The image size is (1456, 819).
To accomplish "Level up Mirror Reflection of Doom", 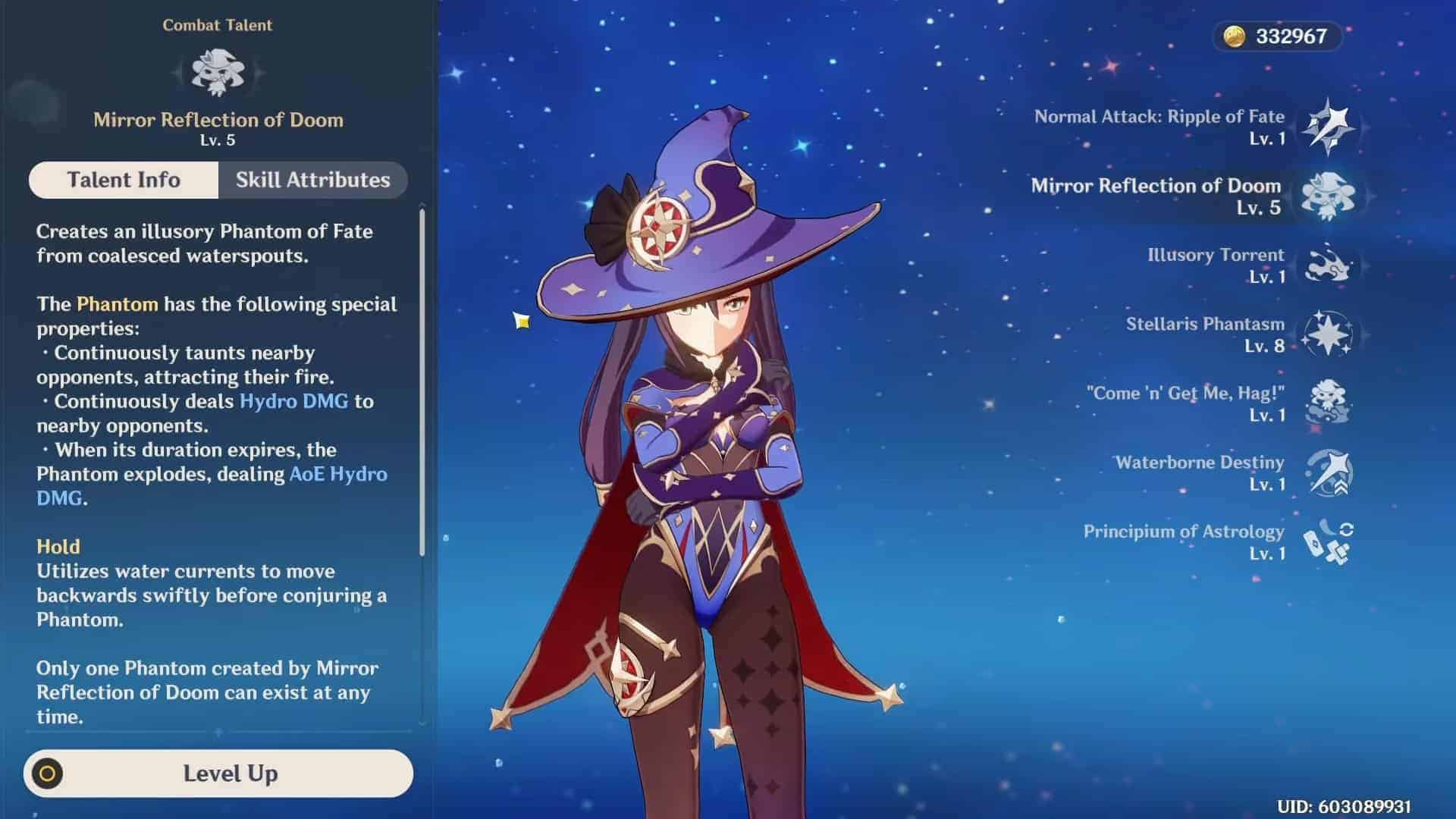I will pyautogui.click(x=218, y=773).
